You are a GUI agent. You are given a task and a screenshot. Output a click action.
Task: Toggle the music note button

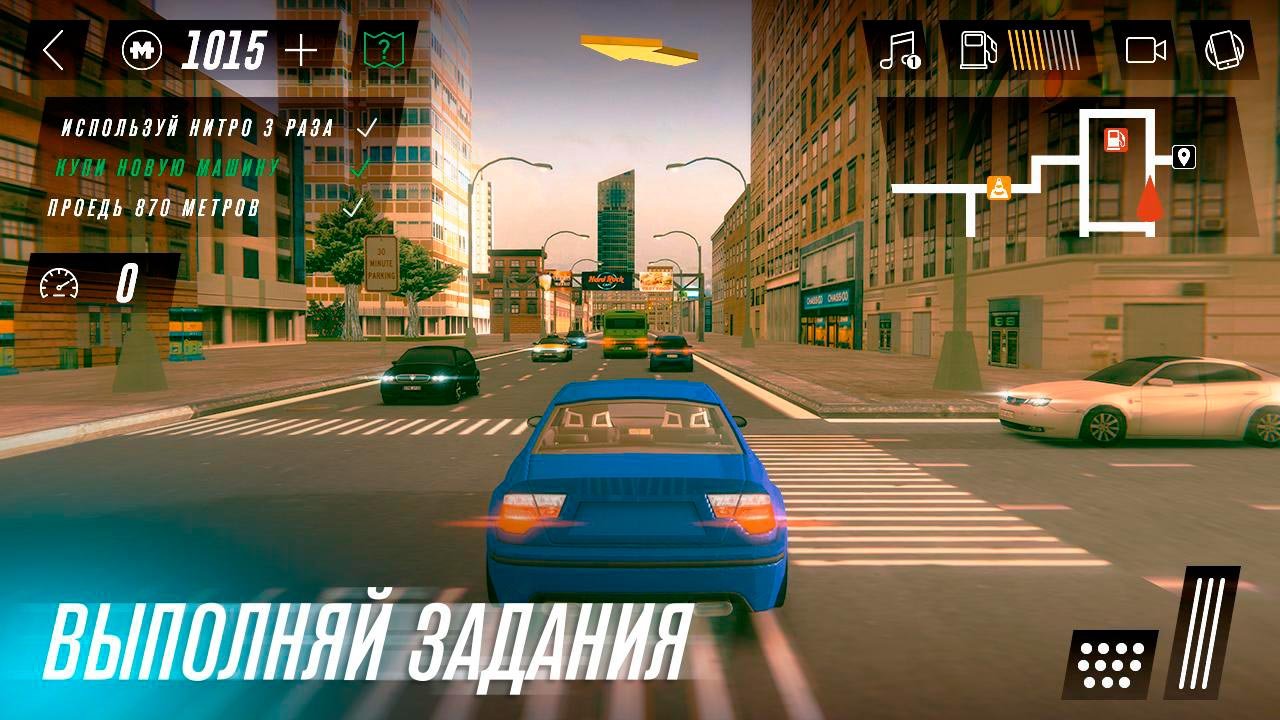point(898,50)
